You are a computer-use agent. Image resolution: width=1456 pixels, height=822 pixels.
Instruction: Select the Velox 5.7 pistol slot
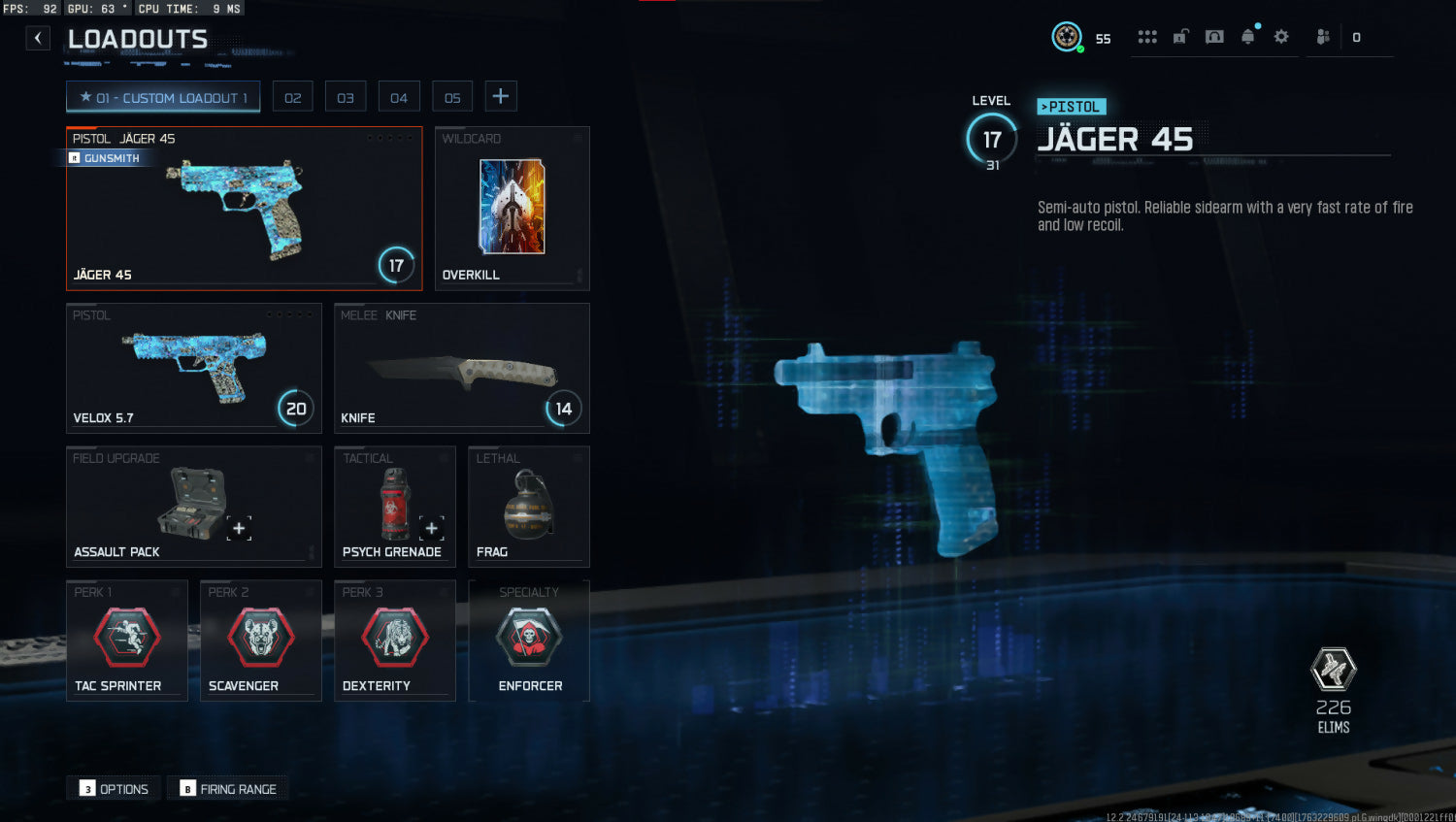click(x=193, y=369)
